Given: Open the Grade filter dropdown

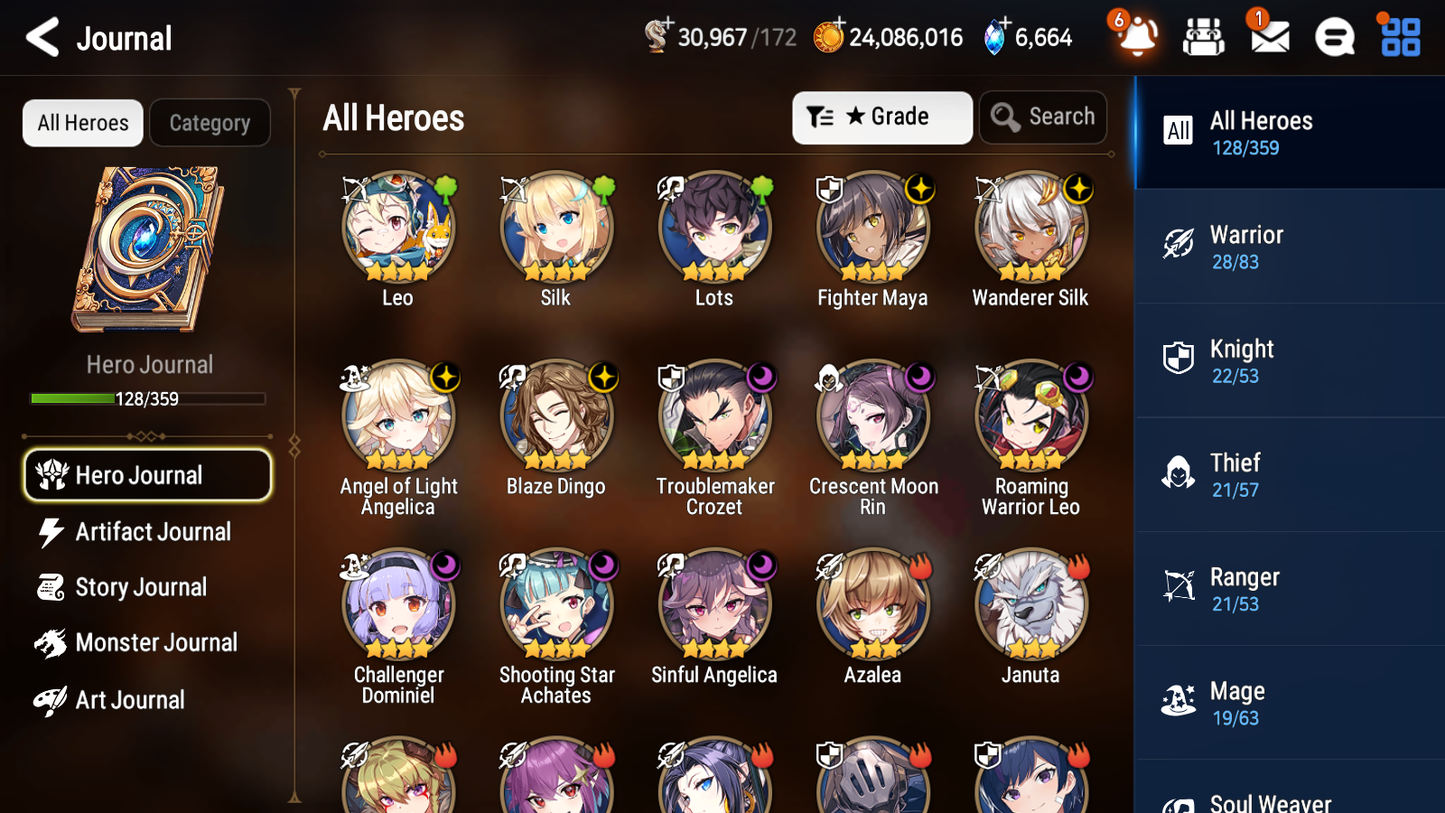Looking at the screenshot, I should (882, 117).
